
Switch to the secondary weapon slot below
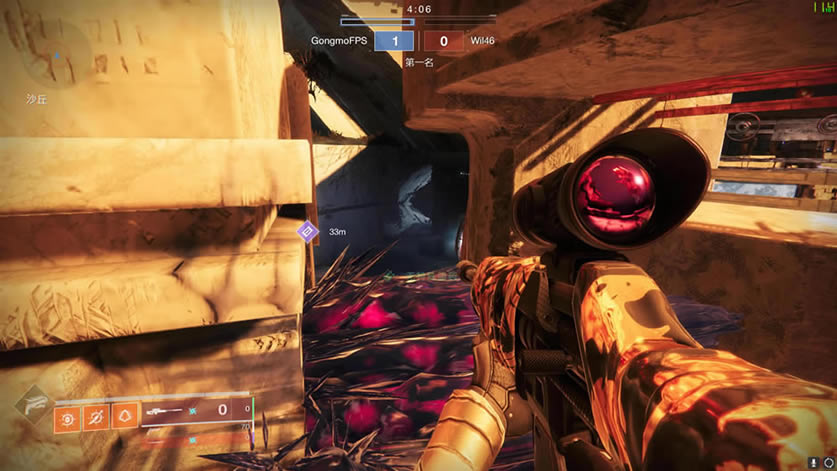pos(195,438)
